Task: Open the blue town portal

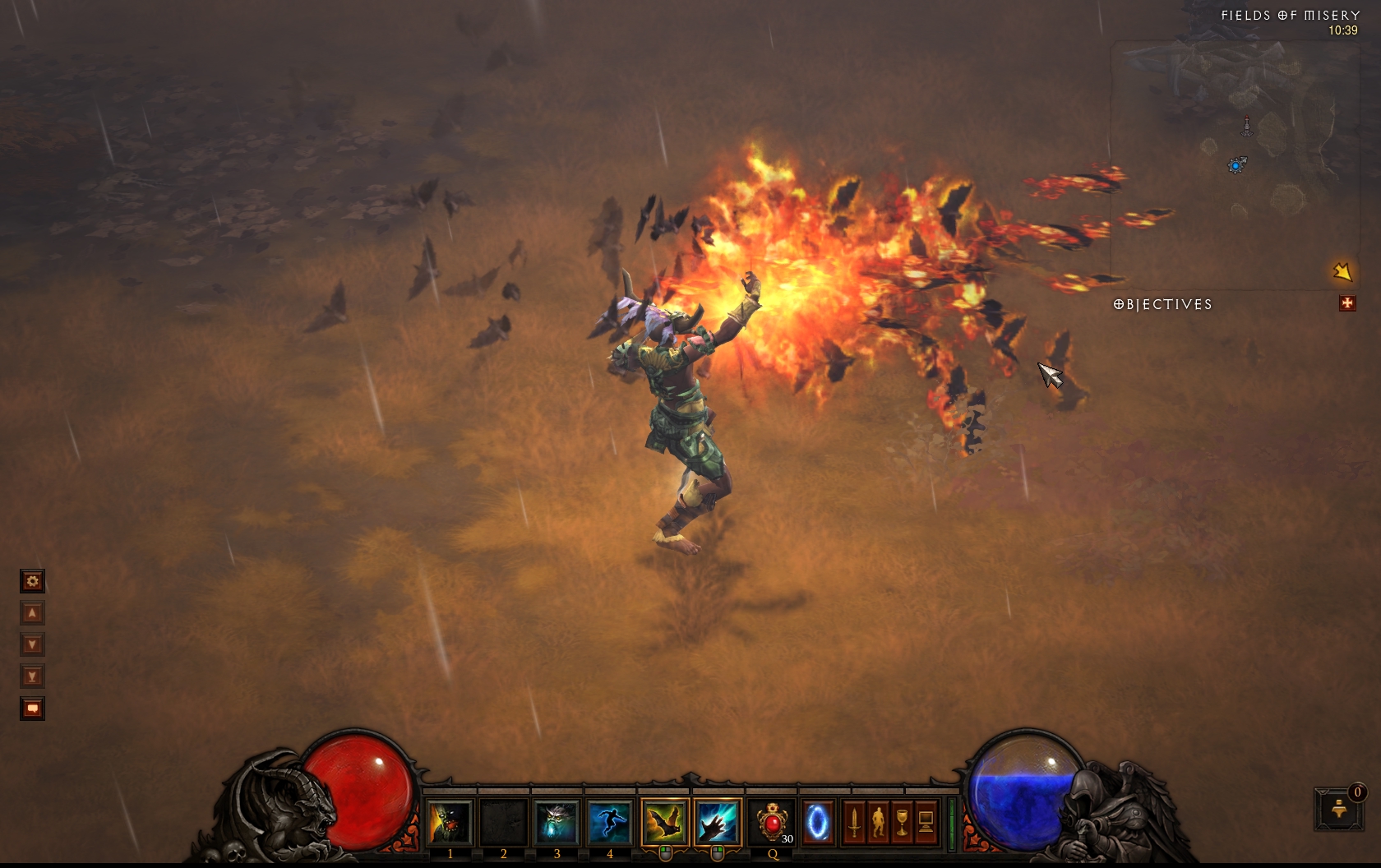Action: tap(818, 822)
